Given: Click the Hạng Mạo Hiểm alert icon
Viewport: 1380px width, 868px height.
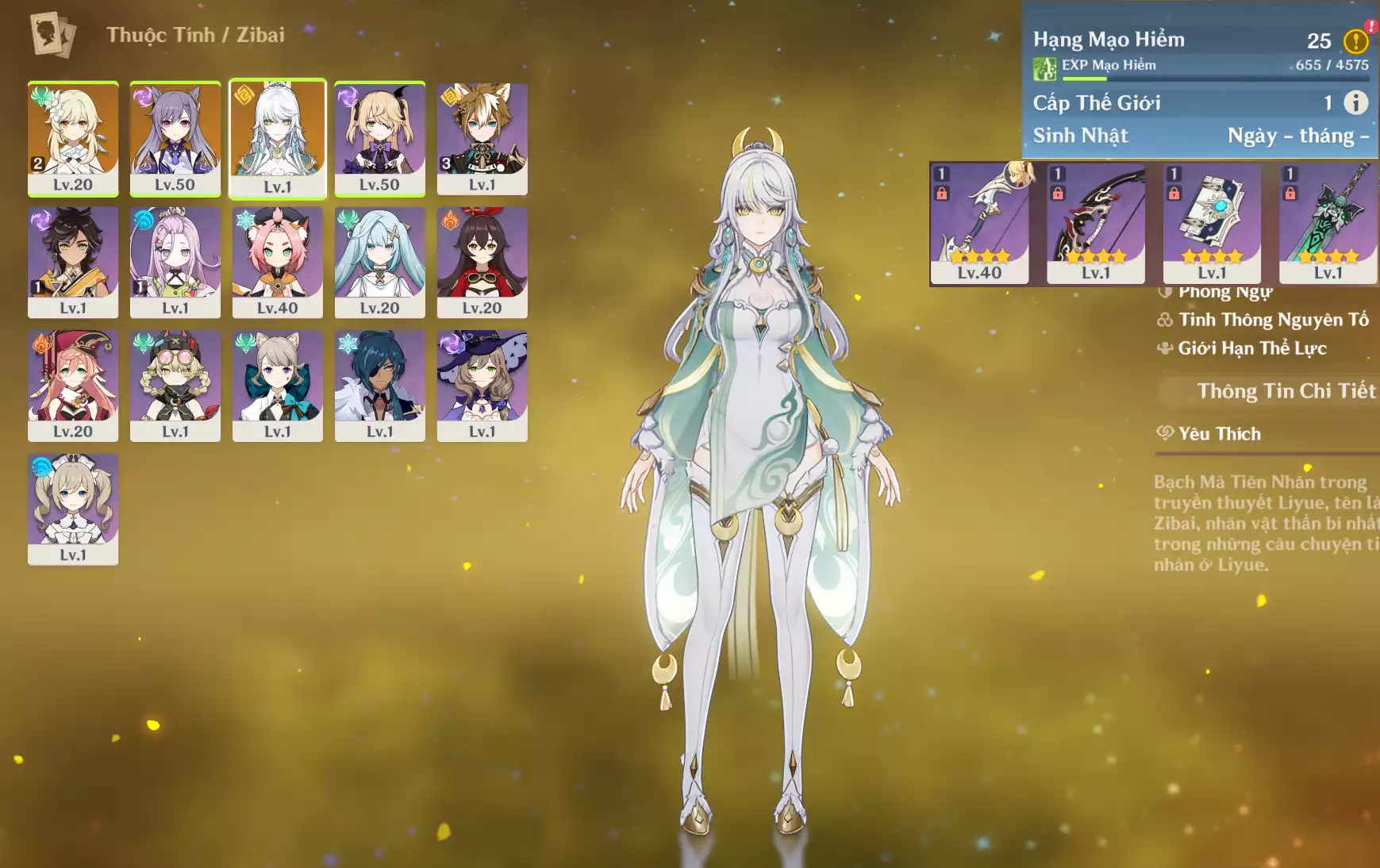Looking at the screenshot, I should (1355, 40).
